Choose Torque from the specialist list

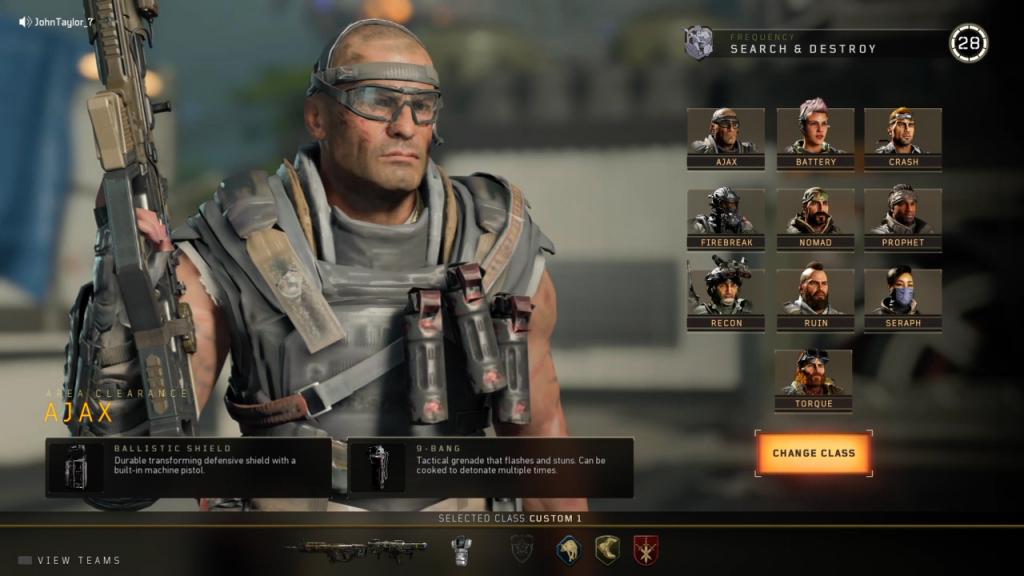coord(813,380)
